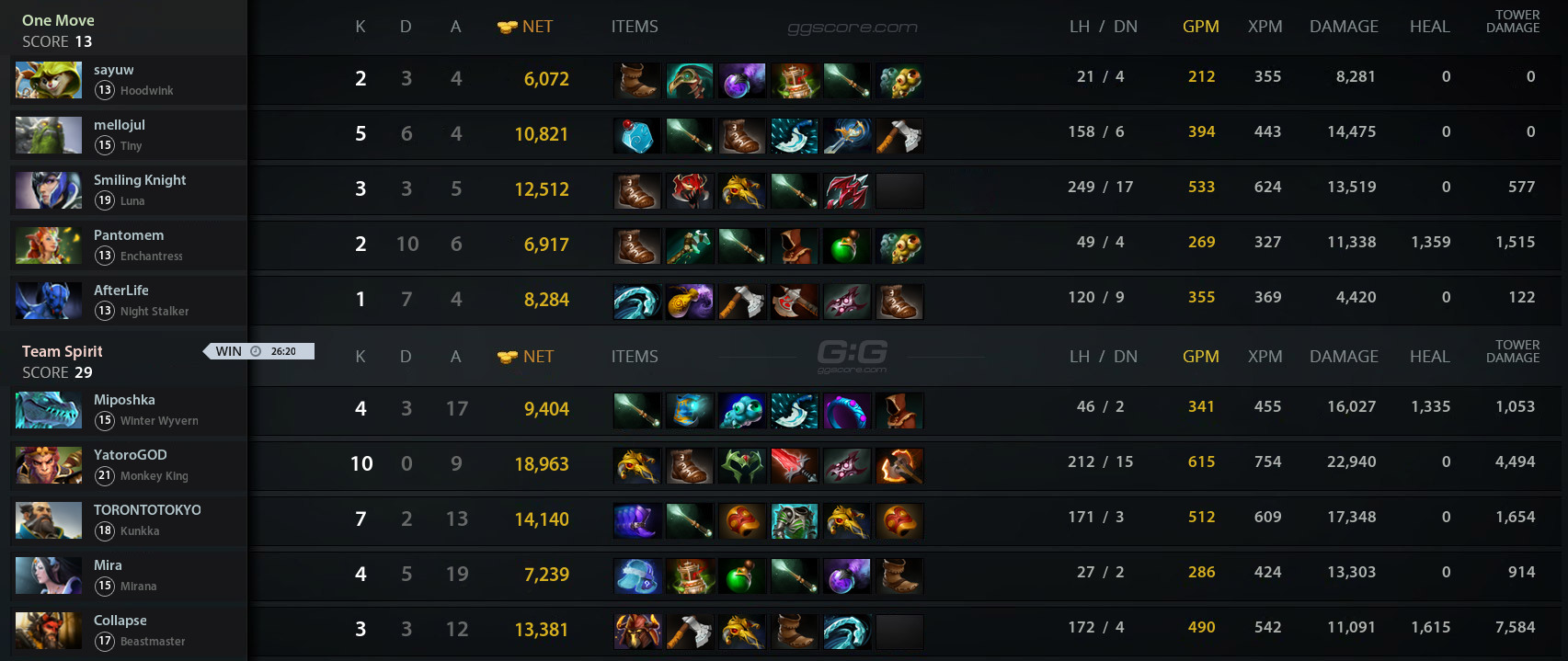Open the ggscore.com logo in the top header
The height and width of the screenshot is (661, 1568).
click(852, 28)
